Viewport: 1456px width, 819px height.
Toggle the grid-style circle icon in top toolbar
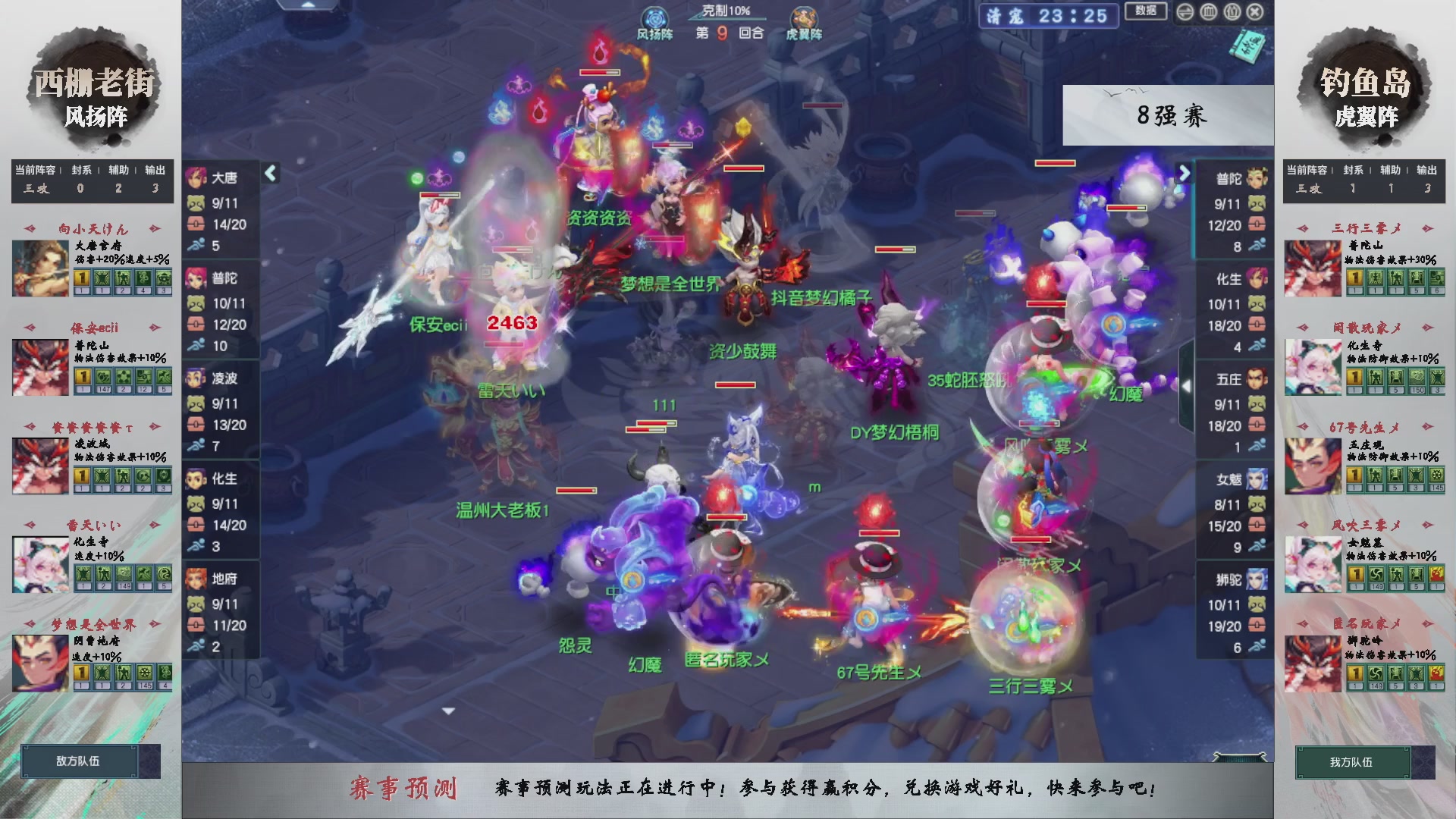tap(1208, 11)
